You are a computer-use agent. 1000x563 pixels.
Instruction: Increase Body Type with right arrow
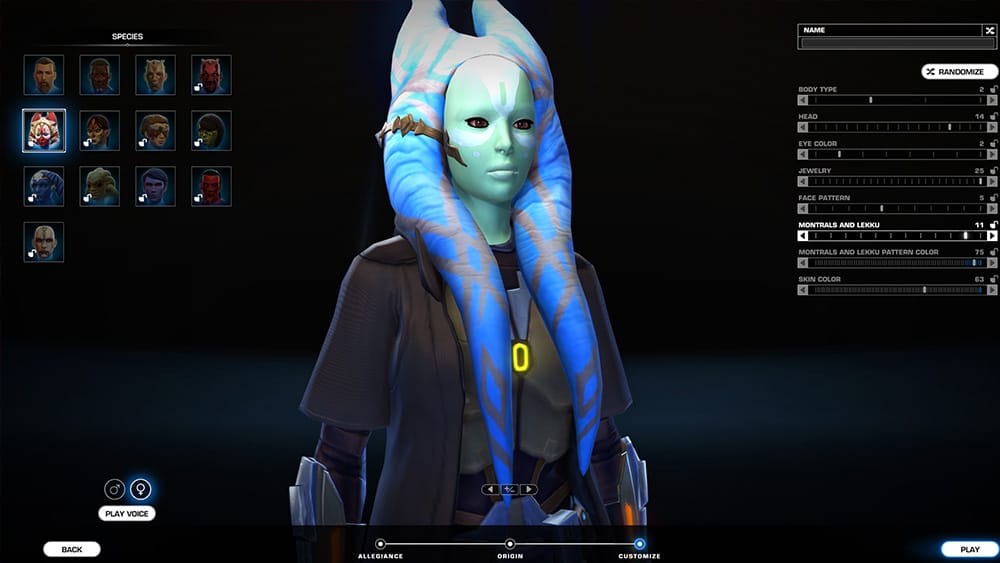[x=992, y=100]
